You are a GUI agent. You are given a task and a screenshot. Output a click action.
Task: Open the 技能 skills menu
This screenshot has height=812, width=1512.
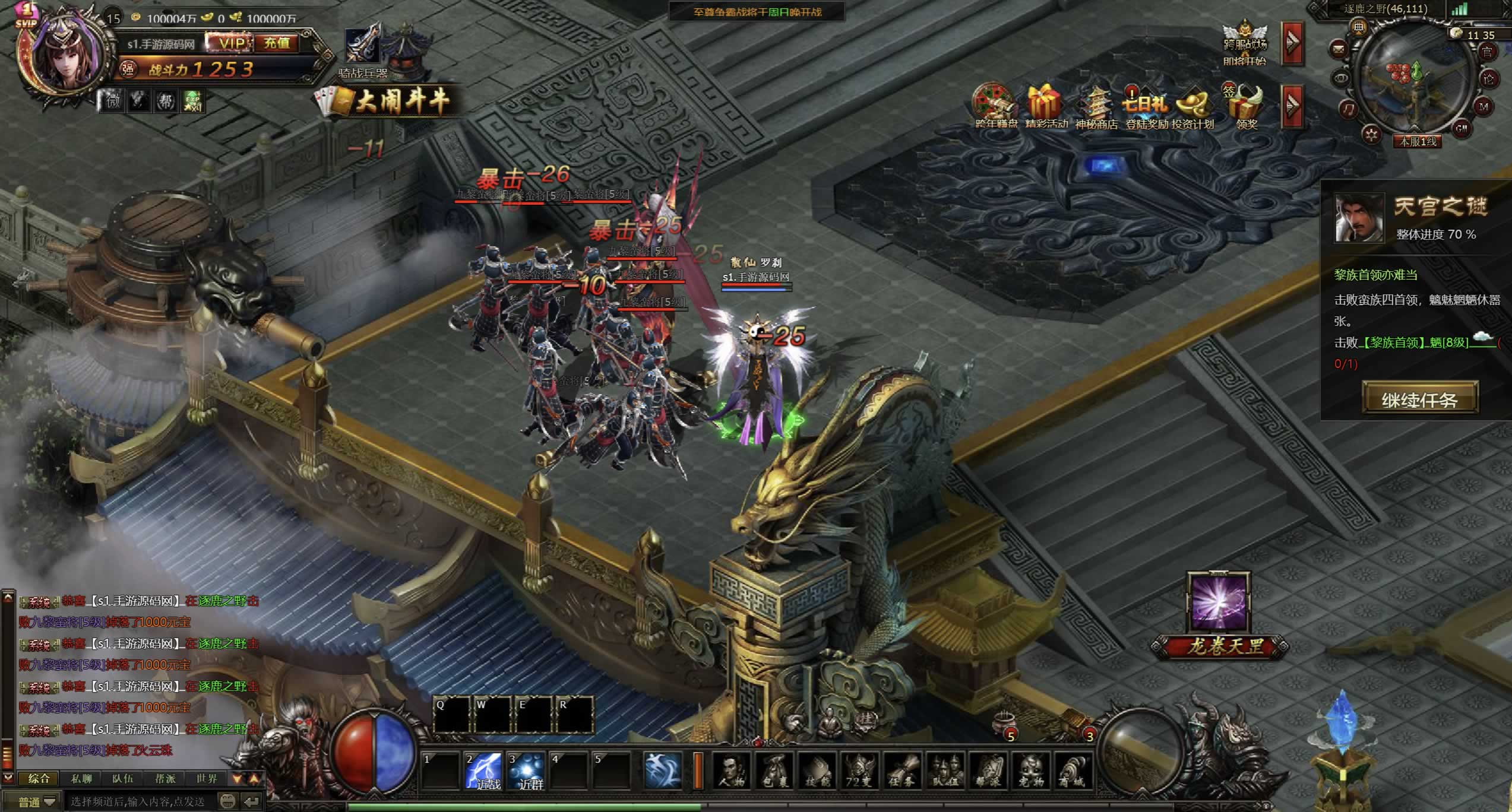tap(817, 770)
